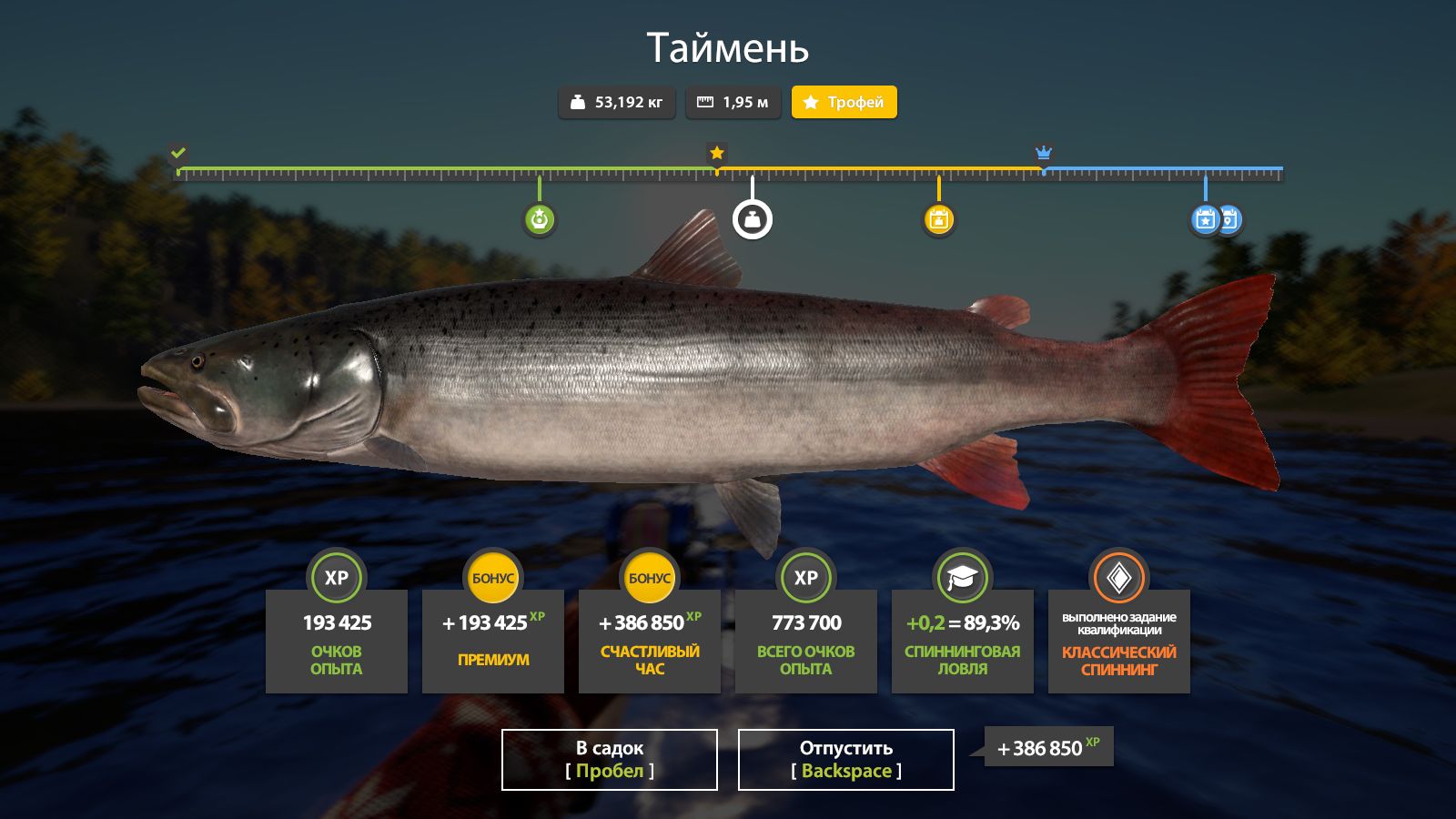Viewport: 1456px width, 819px height.
Task: Click the green common-size marker icon on the scale
Action: click(540, 220)
